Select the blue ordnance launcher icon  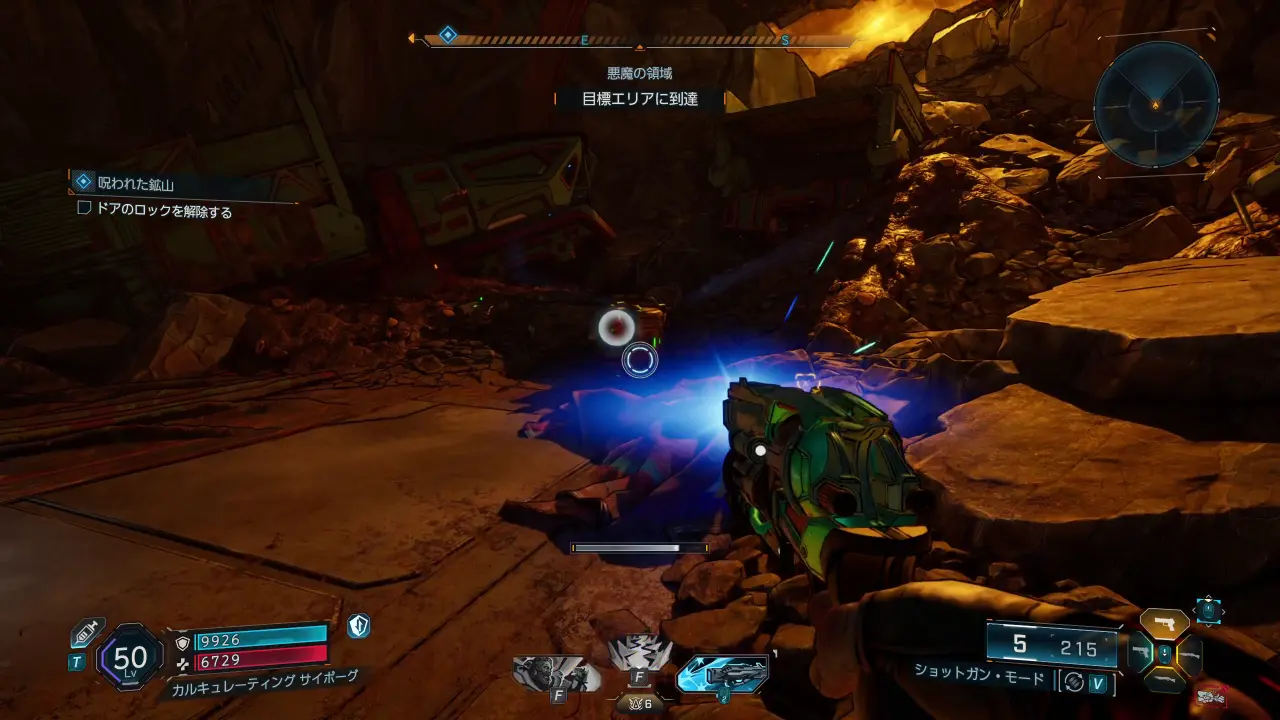tap(722, 675)
